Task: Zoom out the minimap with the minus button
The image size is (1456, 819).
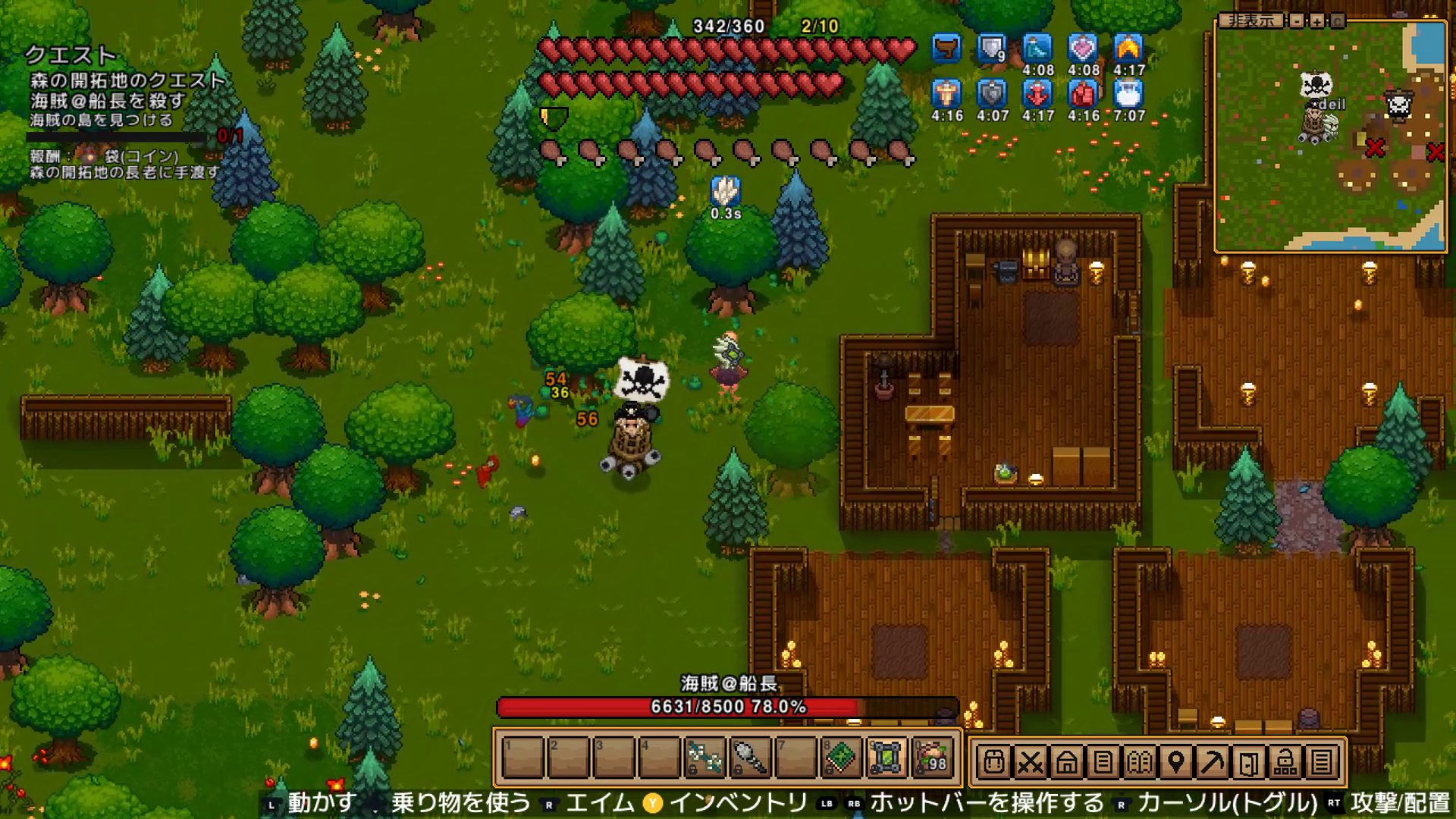Action: [x=1298, y=20]
